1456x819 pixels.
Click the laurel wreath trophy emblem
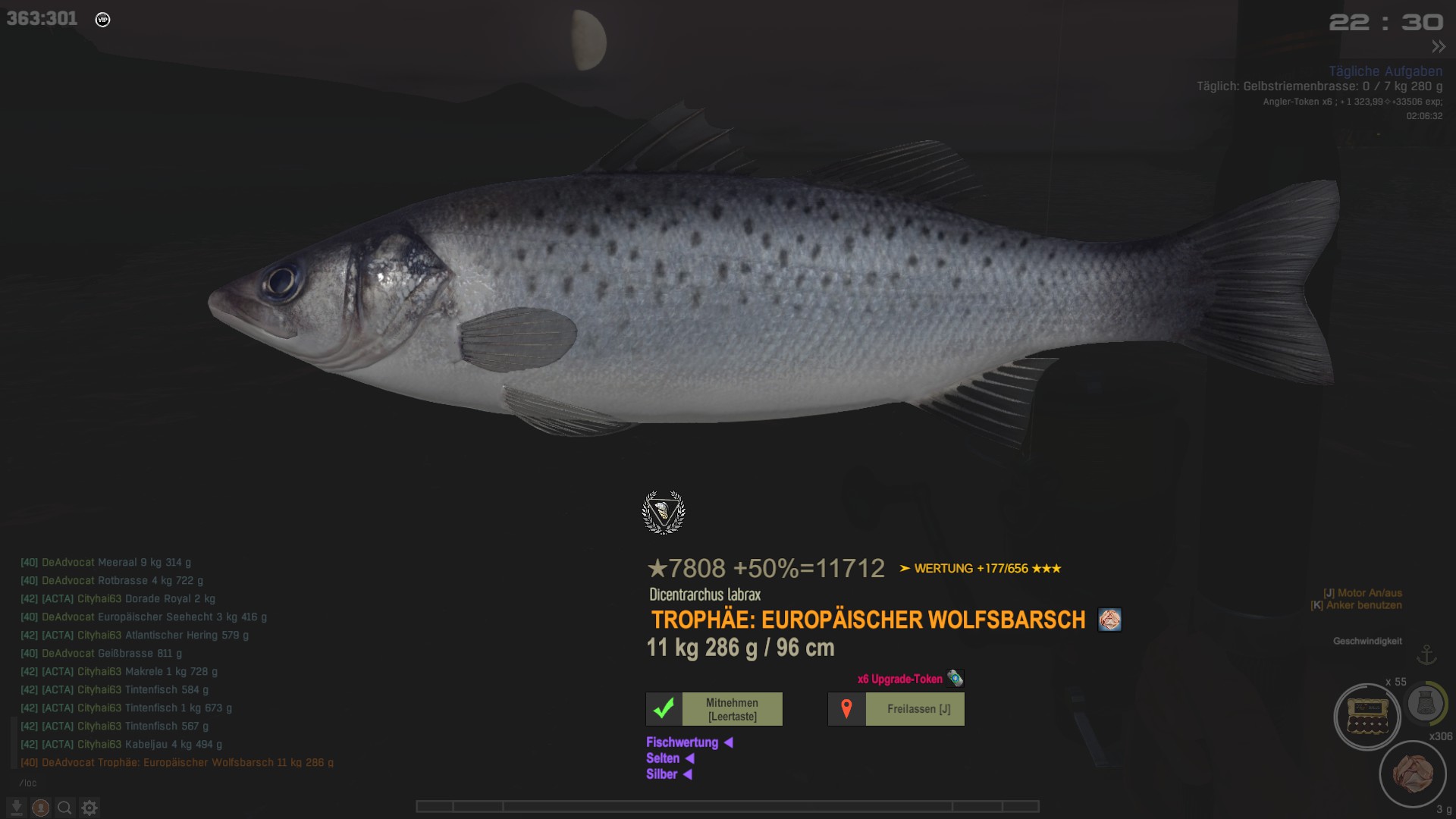pyautogui.click(x=664, y=513)
